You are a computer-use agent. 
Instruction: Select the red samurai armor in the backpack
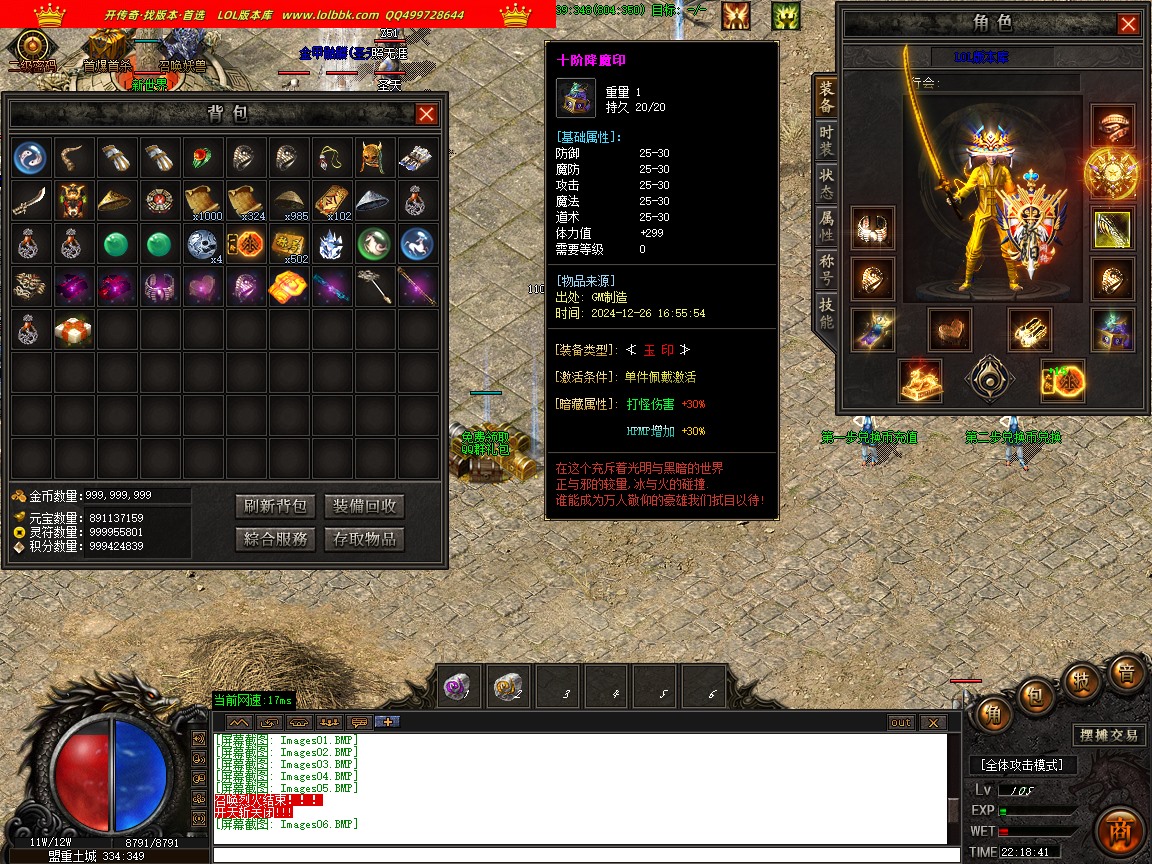(73, 200)
